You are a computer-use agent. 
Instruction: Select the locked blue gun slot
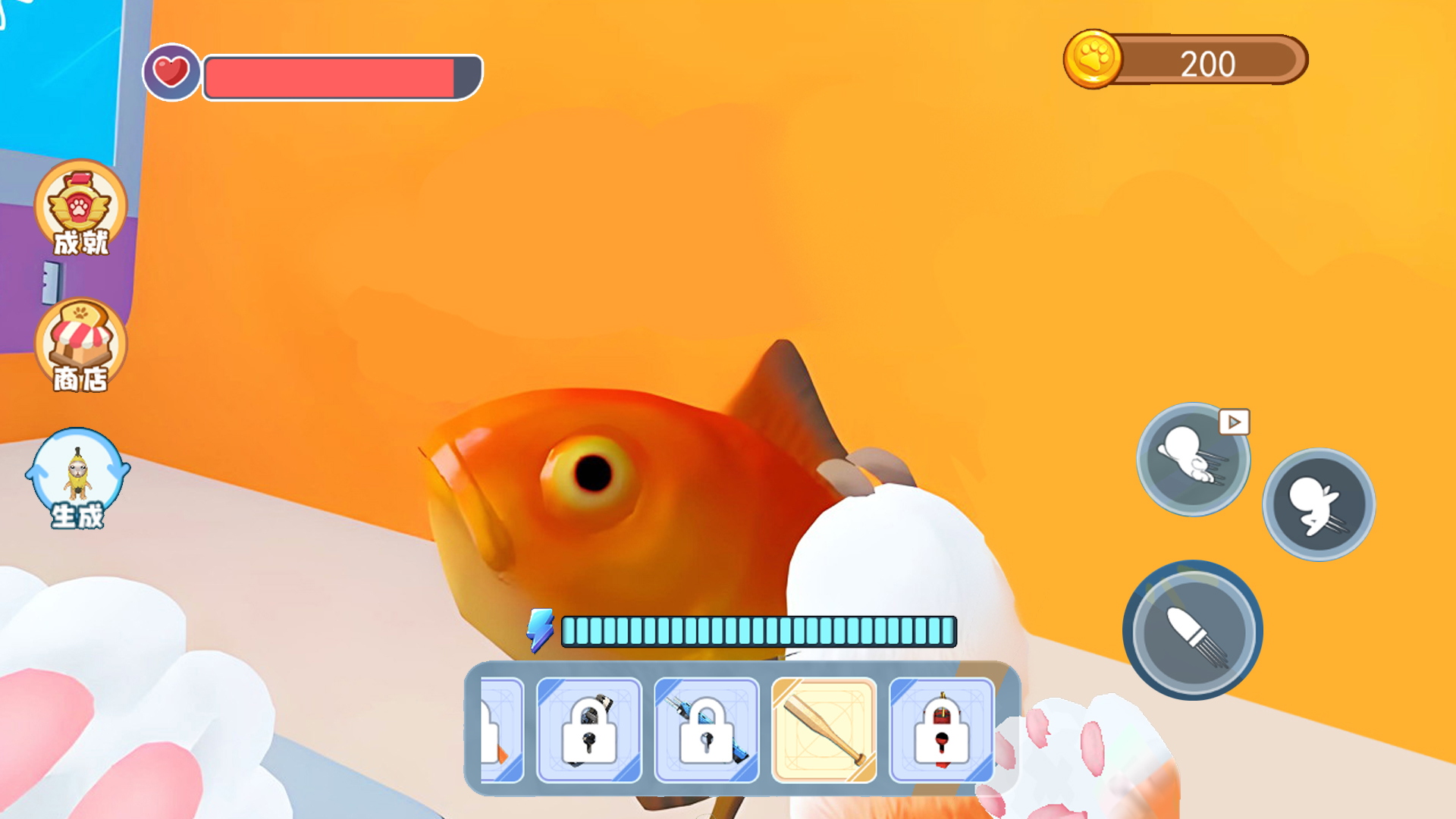pyautogui.click(x=706, y=730)
